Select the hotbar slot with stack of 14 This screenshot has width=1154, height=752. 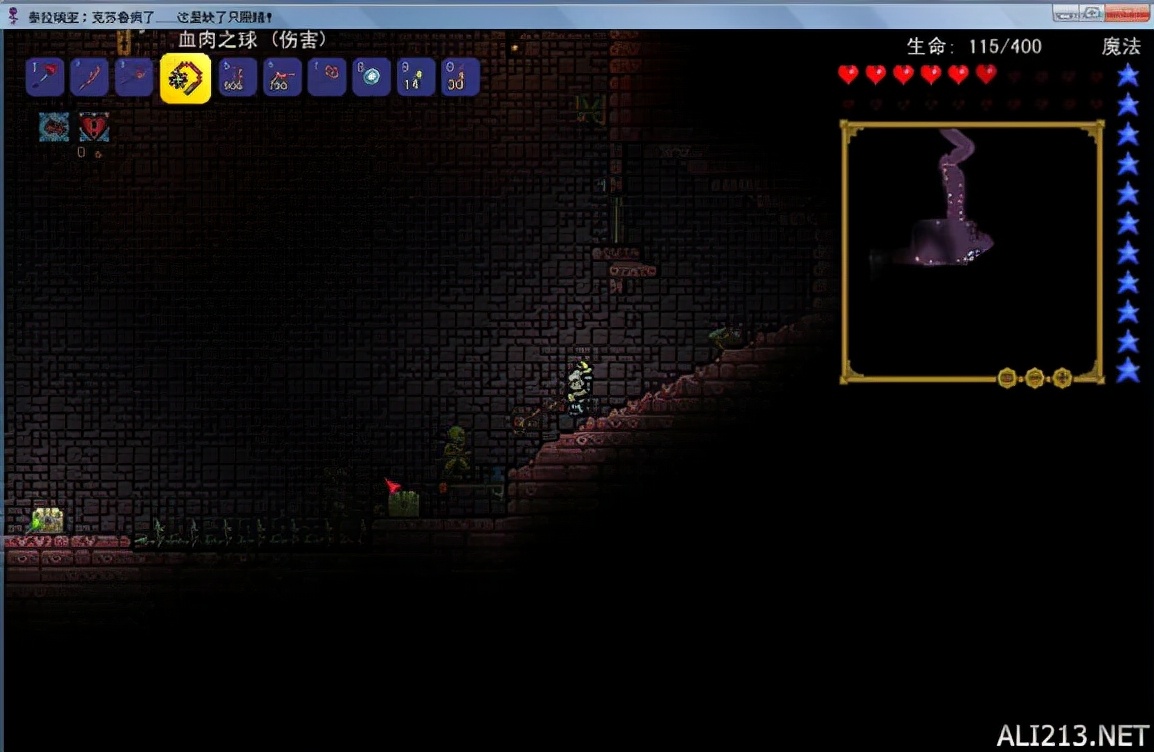click(x=416, y=77)
